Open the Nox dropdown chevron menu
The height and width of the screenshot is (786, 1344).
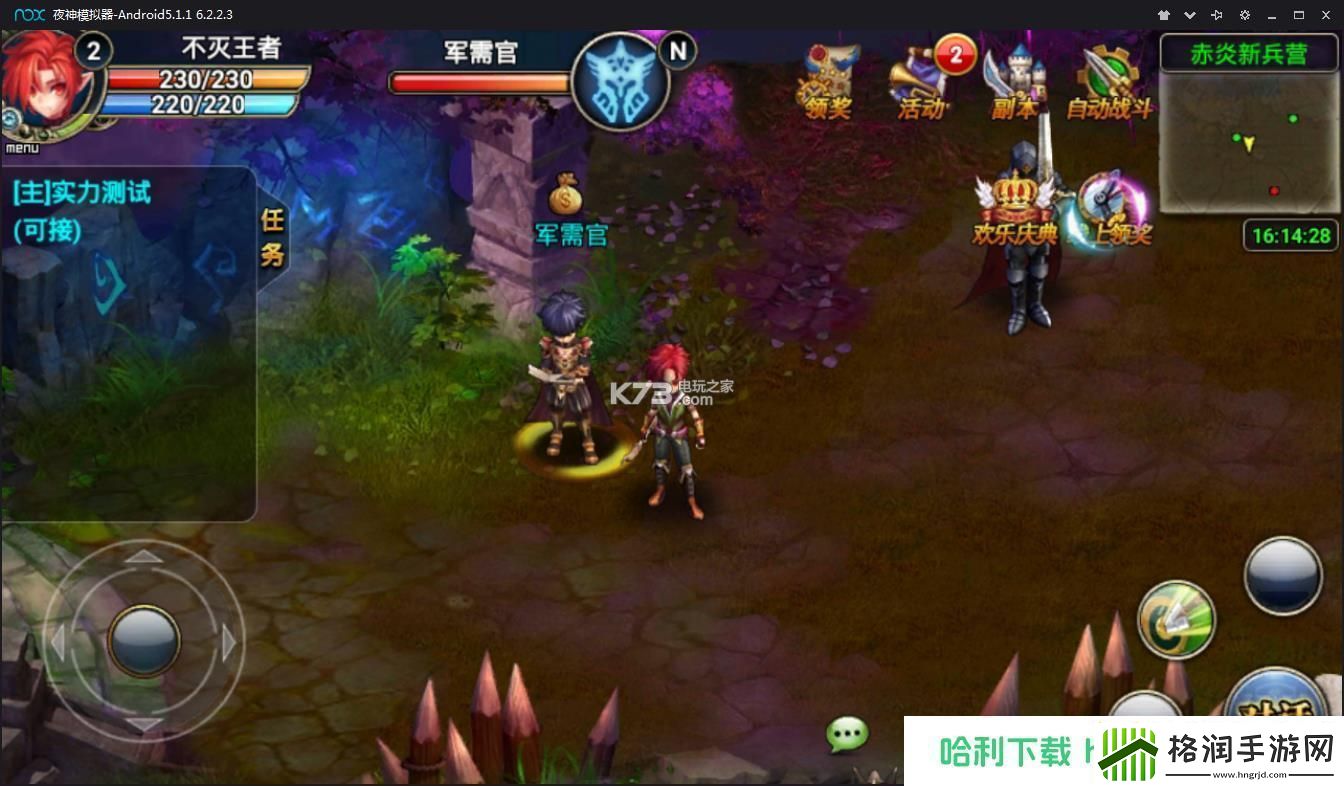point(1190,15)
